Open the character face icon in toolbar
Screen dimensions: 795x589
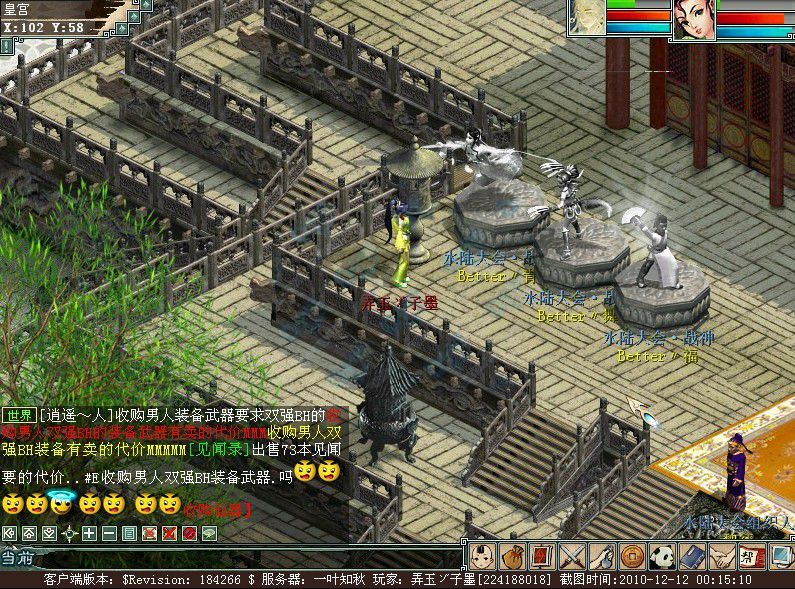[x=484, y=556]
